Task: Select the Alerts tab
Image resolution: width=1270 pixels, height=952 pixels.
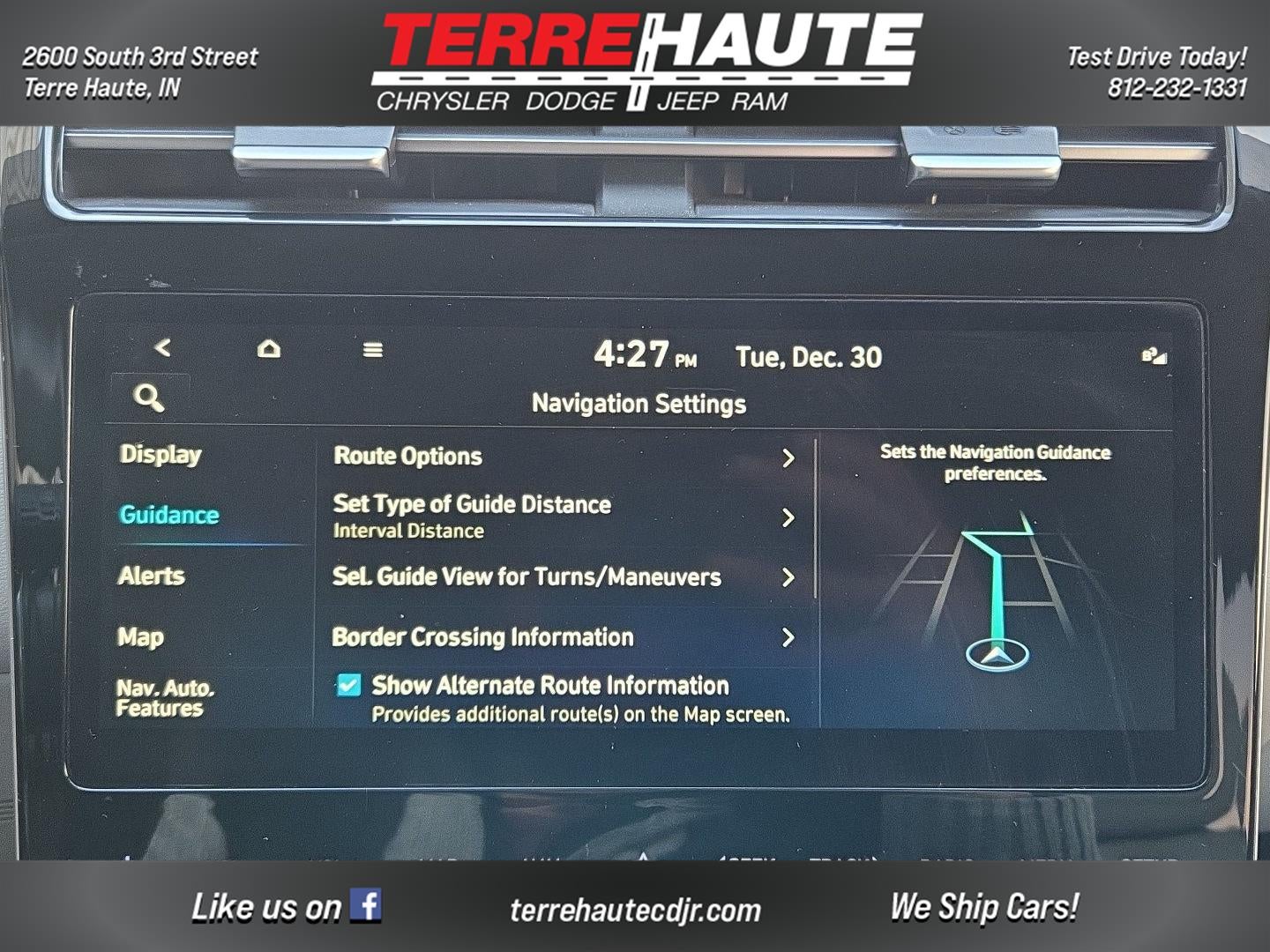Action: pos(152,576)
